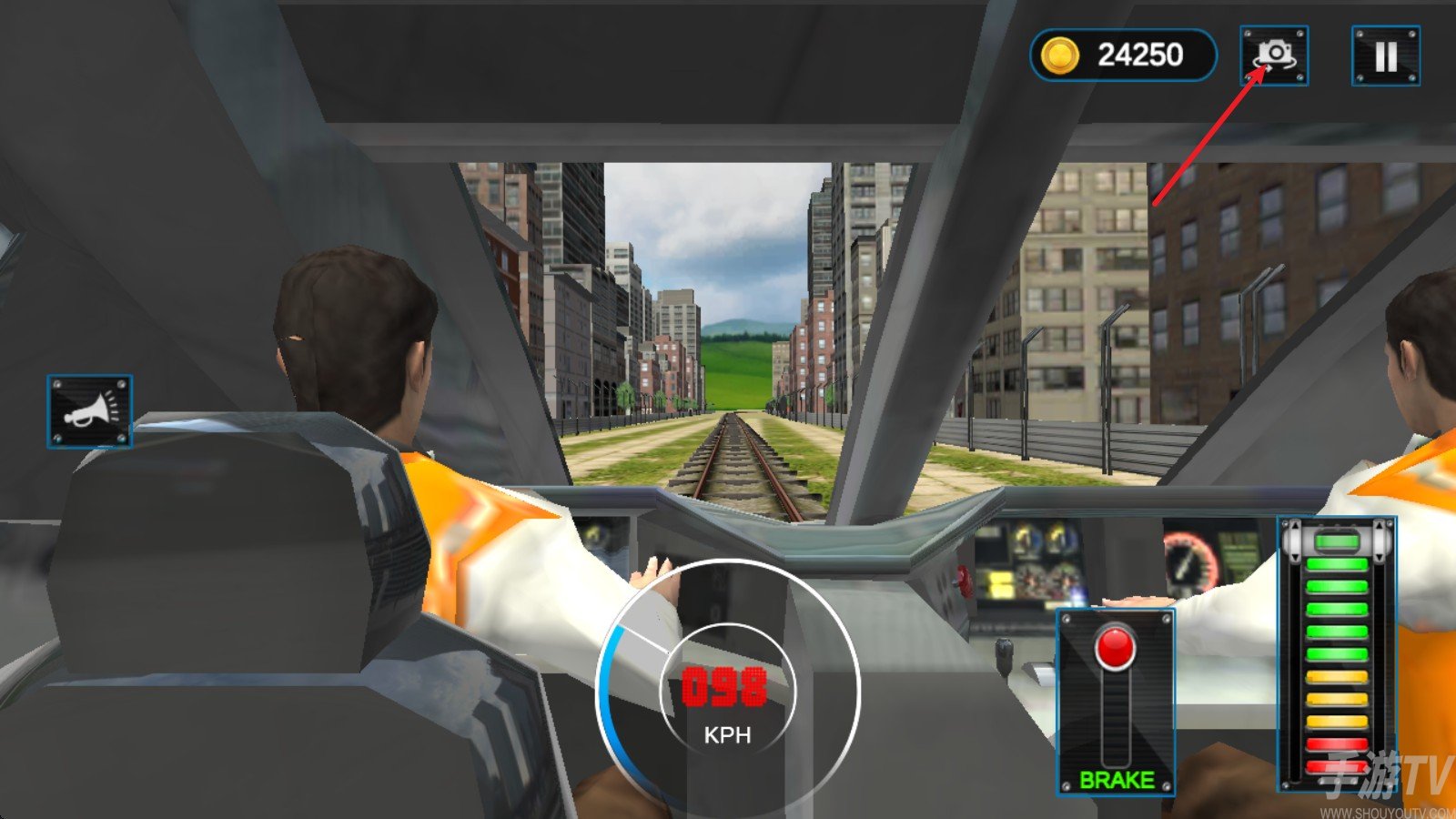Adjust the throttle power gauge
The image size is (1456, 819).
(1337, 653)
